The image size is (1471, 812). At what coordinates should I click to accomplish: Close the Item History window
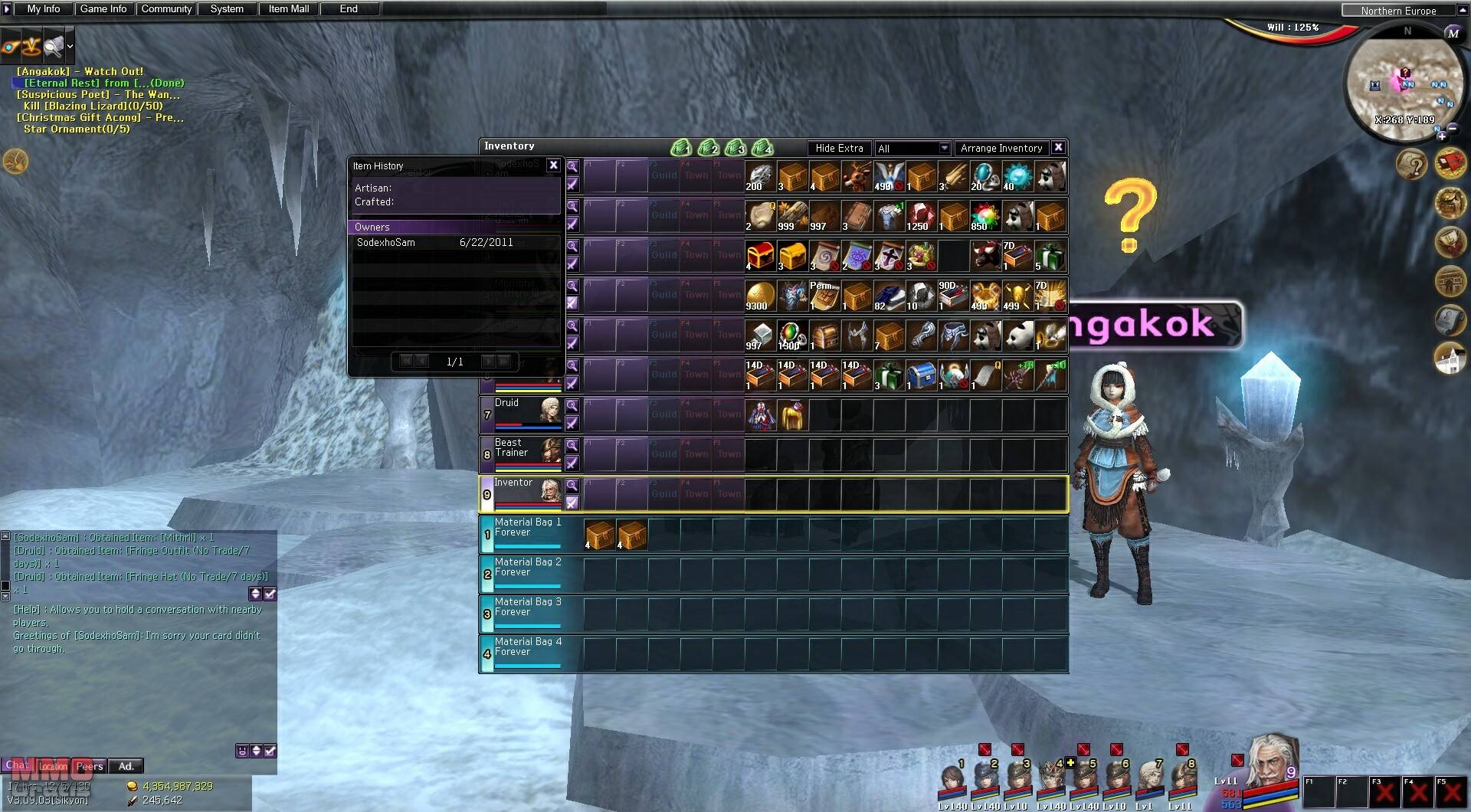coord(553,165)
